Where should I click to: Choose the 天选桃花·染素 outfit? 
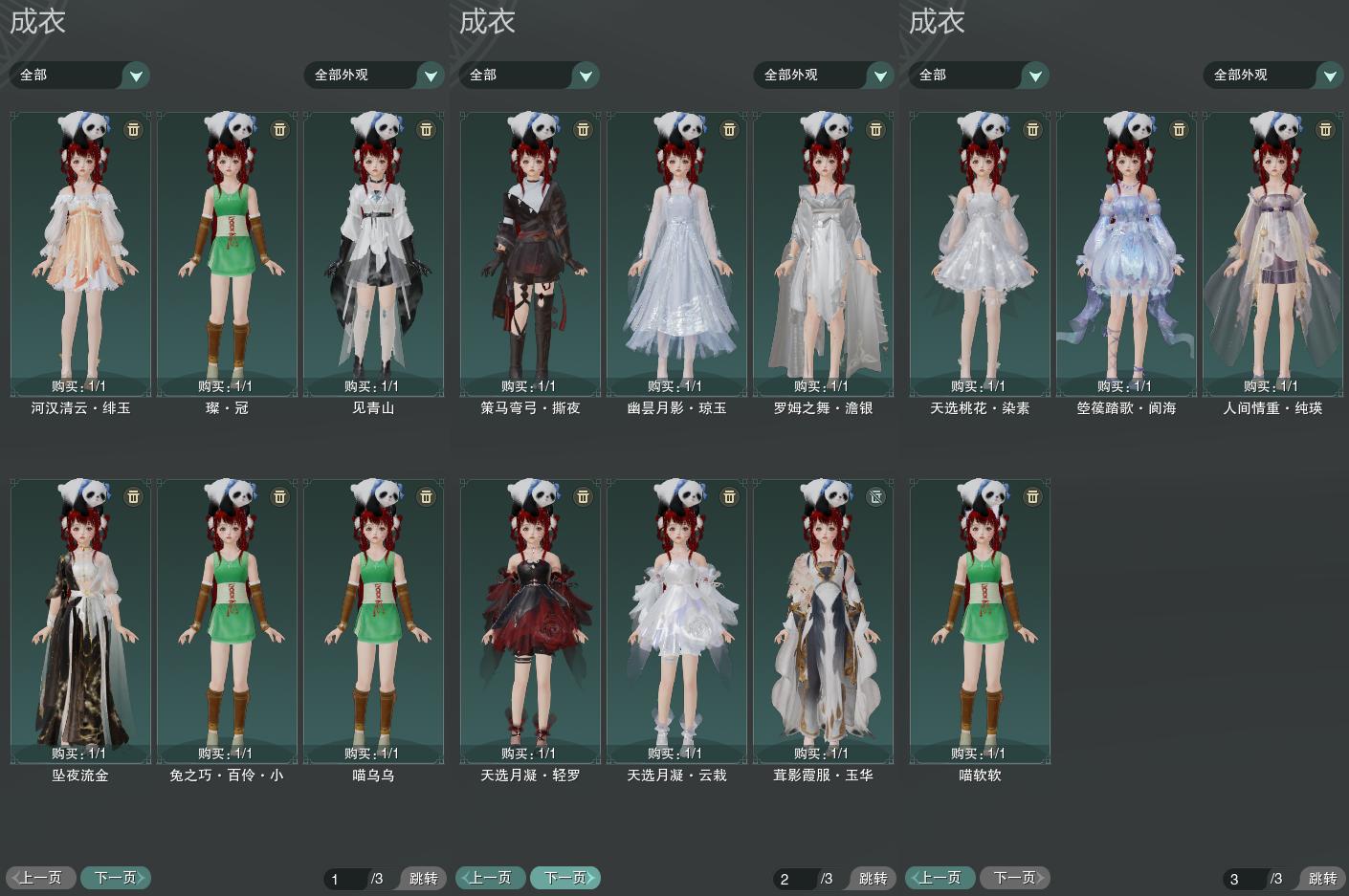[x=980, y=253]
